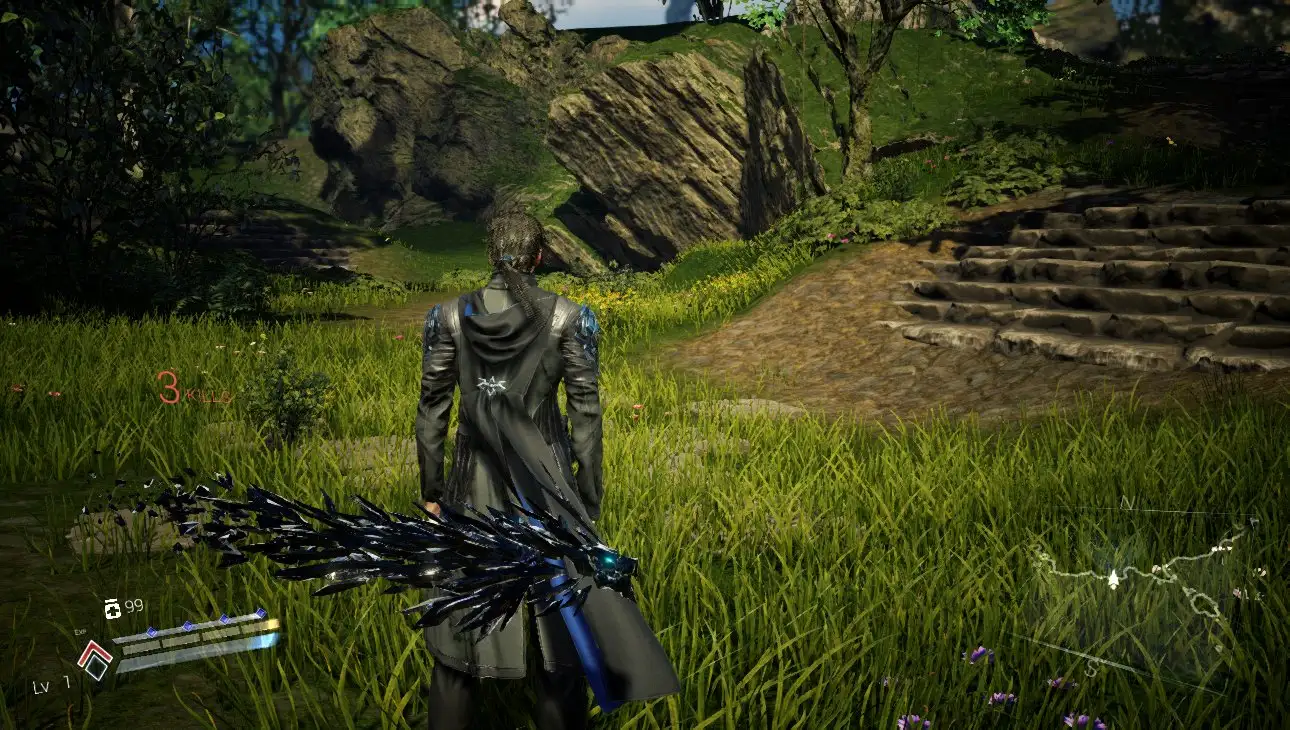This screenshot has height=730, width=1290.
Task: Click the first blue gem on the gauge
Action: pyautogui.click(x=152, y=632)
